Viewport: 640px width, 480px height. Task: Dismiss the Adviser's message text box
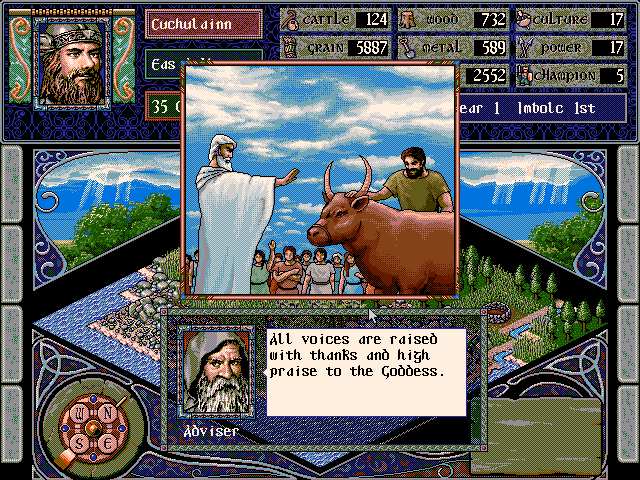[x=365, y=369]
